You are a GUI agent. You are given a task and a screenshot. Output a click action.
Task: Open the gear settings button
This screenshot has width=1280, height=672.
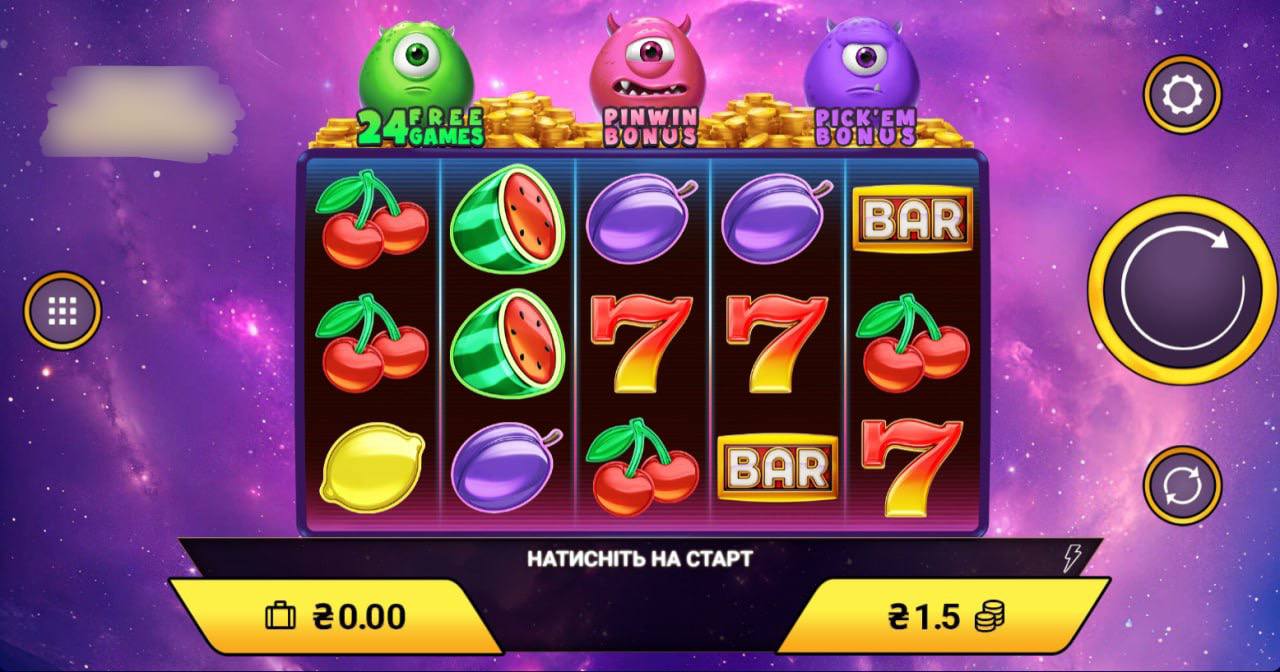(1182, 95)
